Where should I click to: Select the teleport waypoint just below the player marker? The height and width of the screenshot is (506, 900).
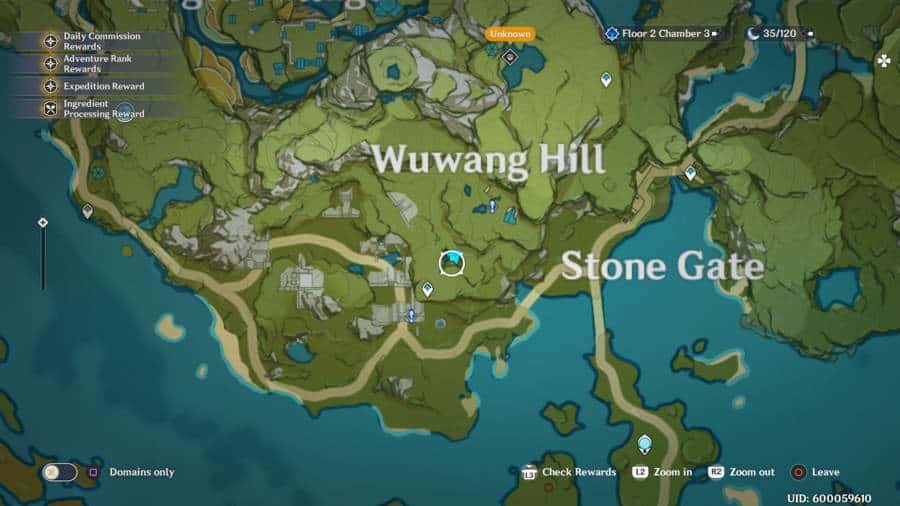pos(428,289)
